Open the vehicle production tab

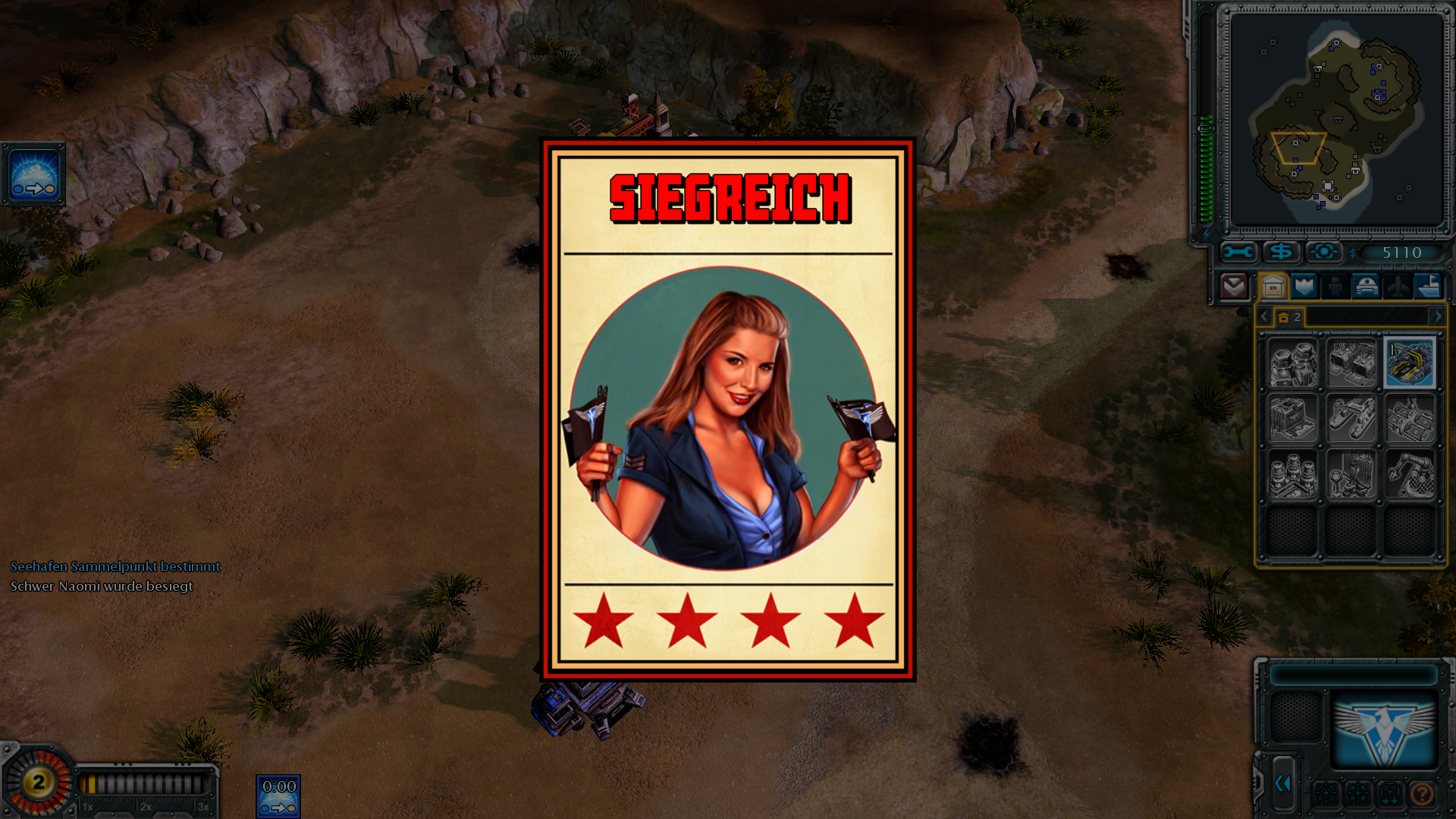point(1366,287)
